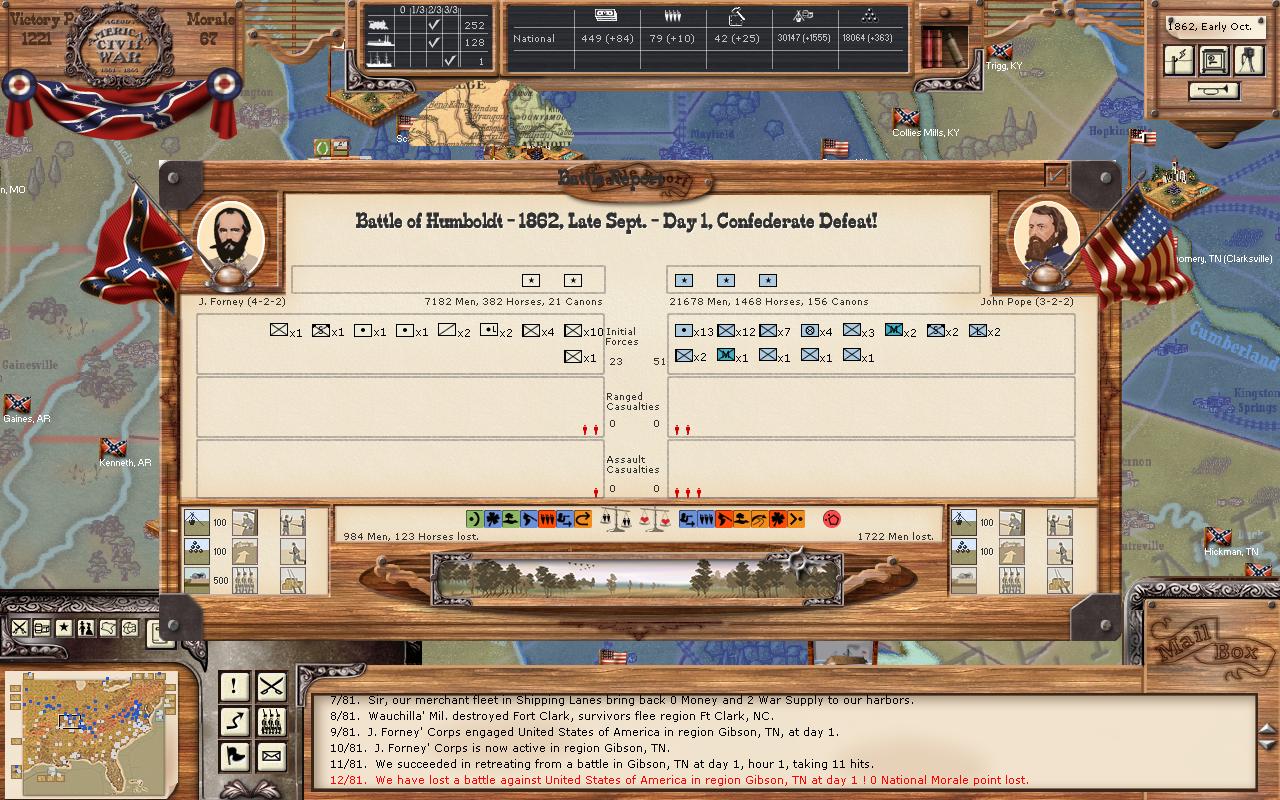Image resolution: width=1280 pixels, height=800 pixels.
Task: Filter messages with the three soldiers button
Action: [x=271, y=721]
